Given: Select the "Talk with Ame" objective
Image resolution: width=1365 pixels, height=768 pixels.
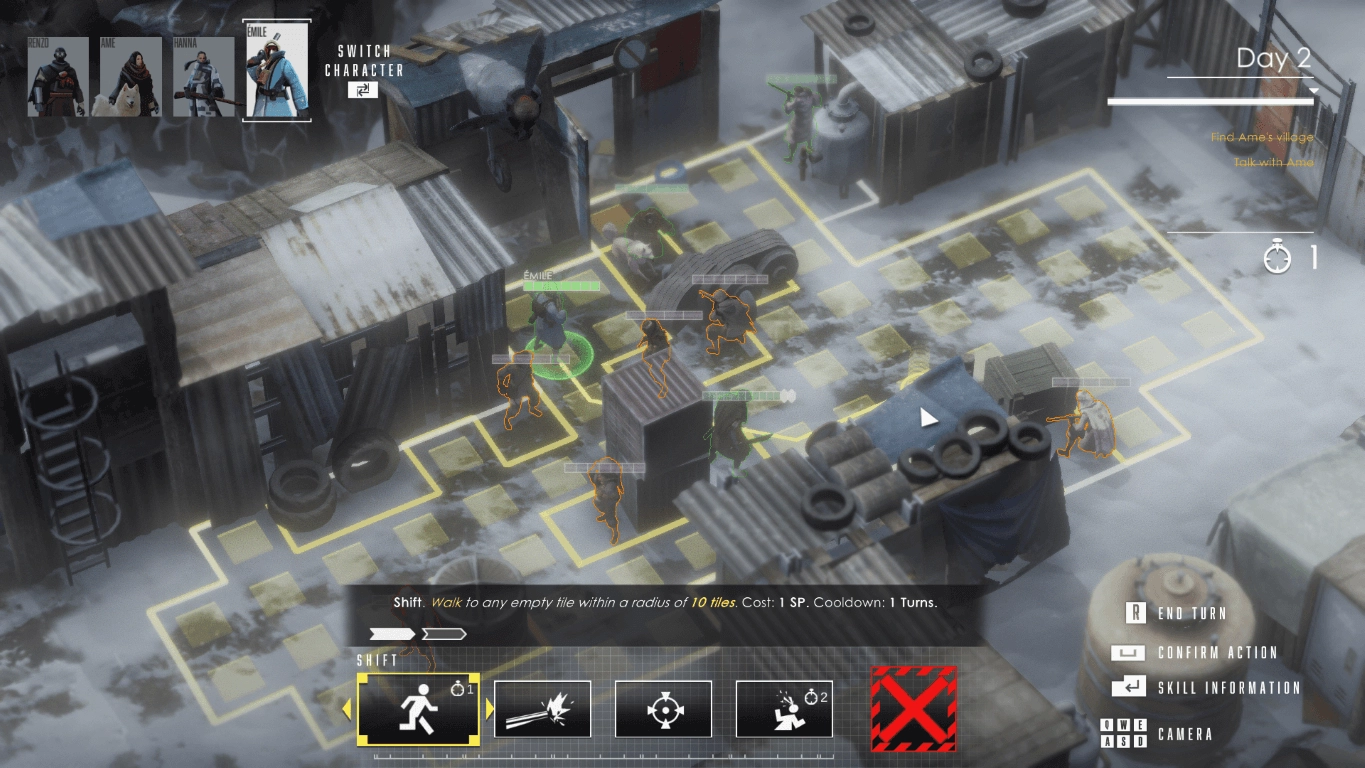Looking at the screenshot, I should click(1273, 162).
